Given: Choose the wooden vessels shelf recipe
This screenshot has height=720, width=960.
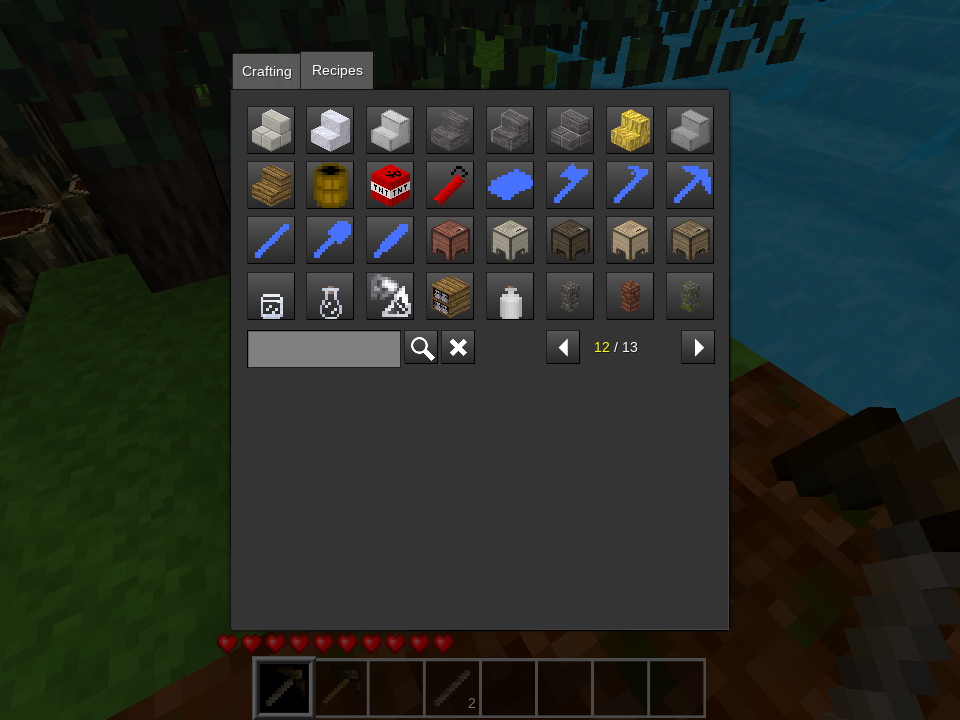Looking at the screenshot, I should point(450,296).
